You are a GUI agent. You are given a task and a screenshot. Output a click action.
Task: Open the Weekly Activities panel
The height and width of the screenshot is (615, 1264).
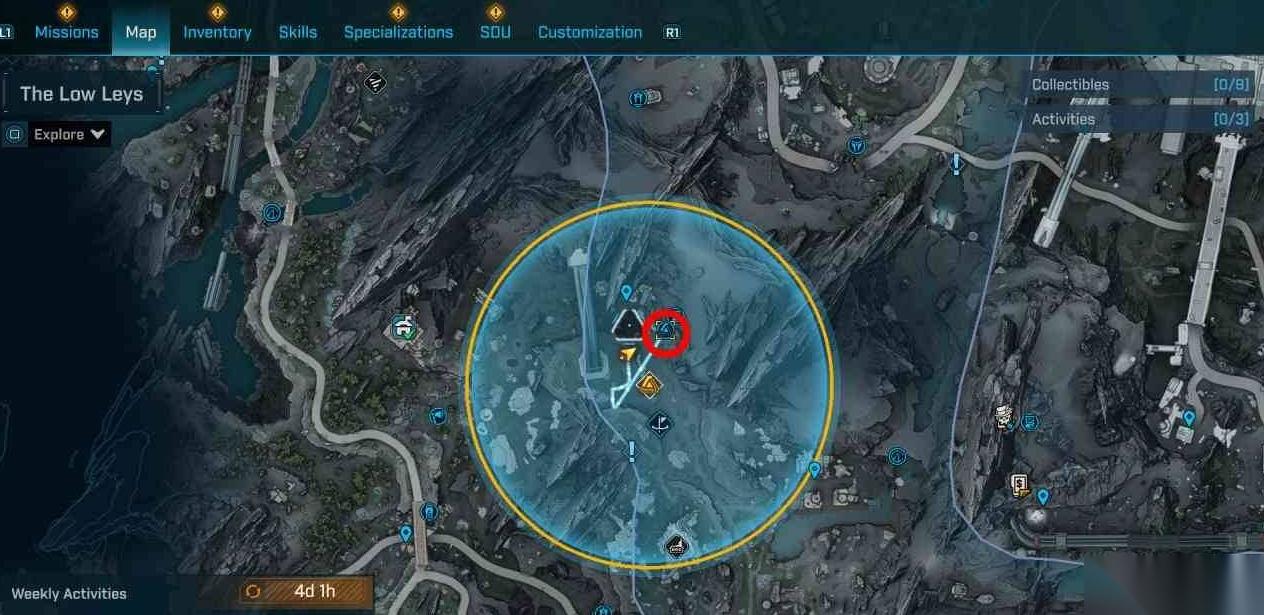click(69, 593)
